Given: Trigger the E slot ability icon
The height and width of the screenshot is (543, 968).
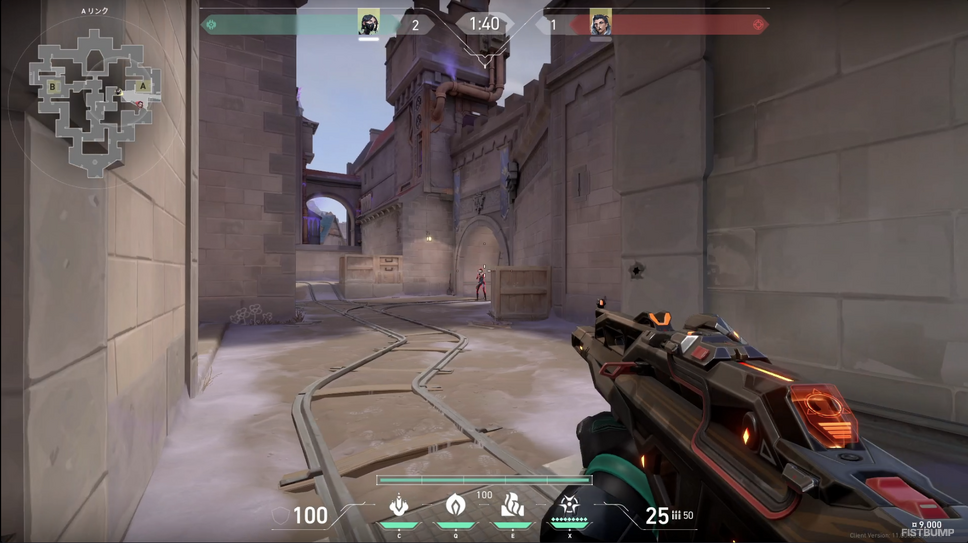Looking at the screenshot, I should coord(513,506).
